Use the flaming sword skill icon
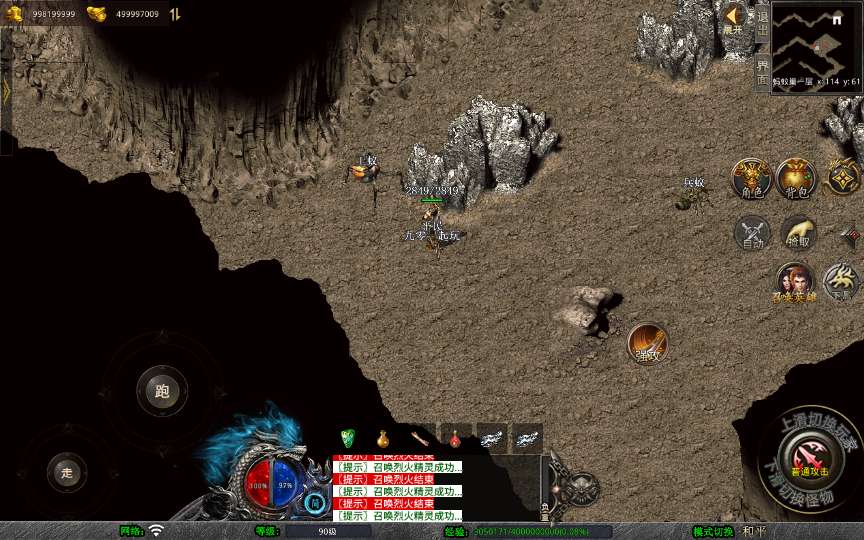Image resolution: width=864 pixels, height=540 pixels. 647,343
